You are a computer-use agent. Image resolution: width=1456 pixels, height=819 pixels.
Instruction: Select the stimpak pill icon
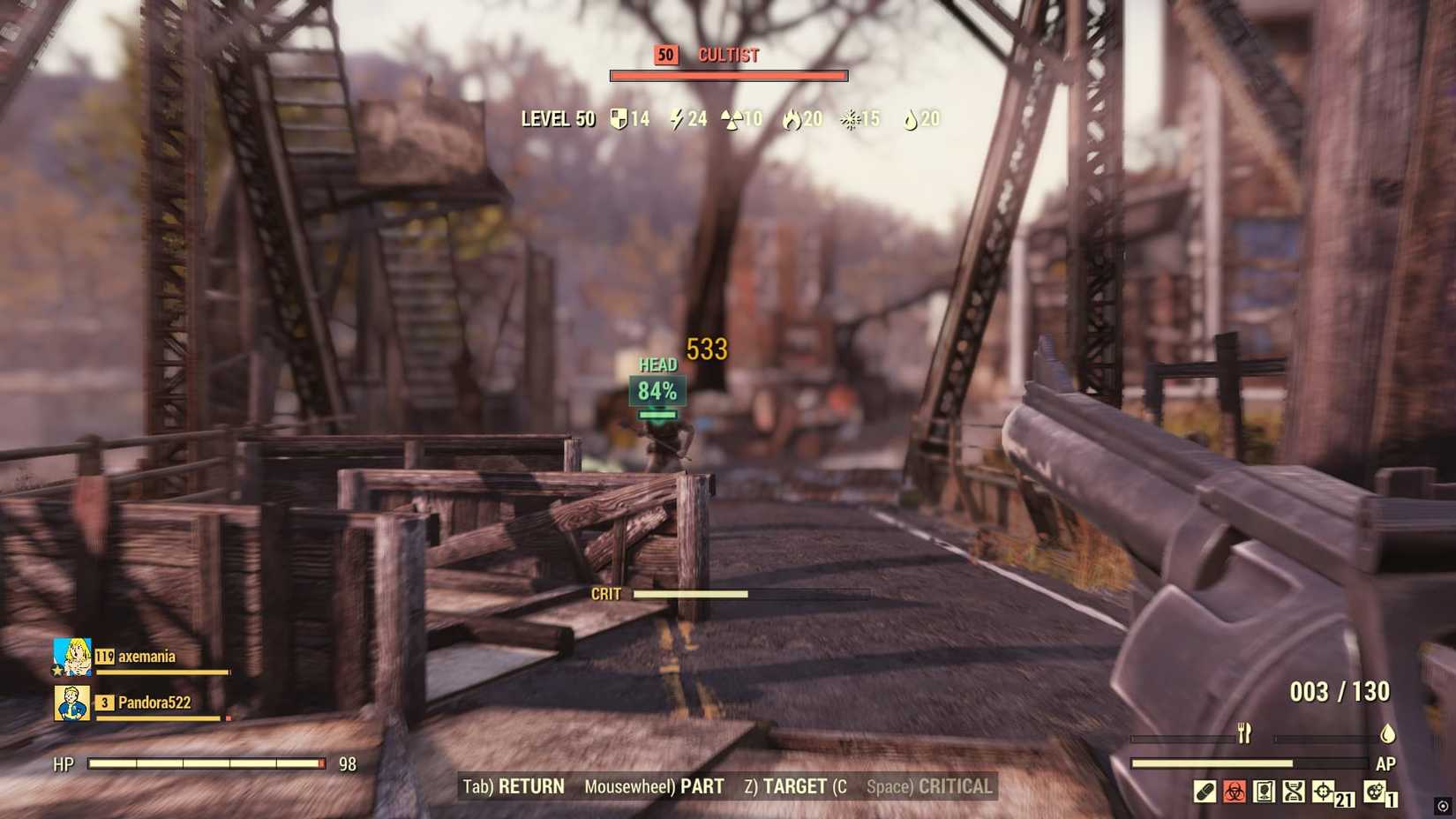(x=1204, y=791)
